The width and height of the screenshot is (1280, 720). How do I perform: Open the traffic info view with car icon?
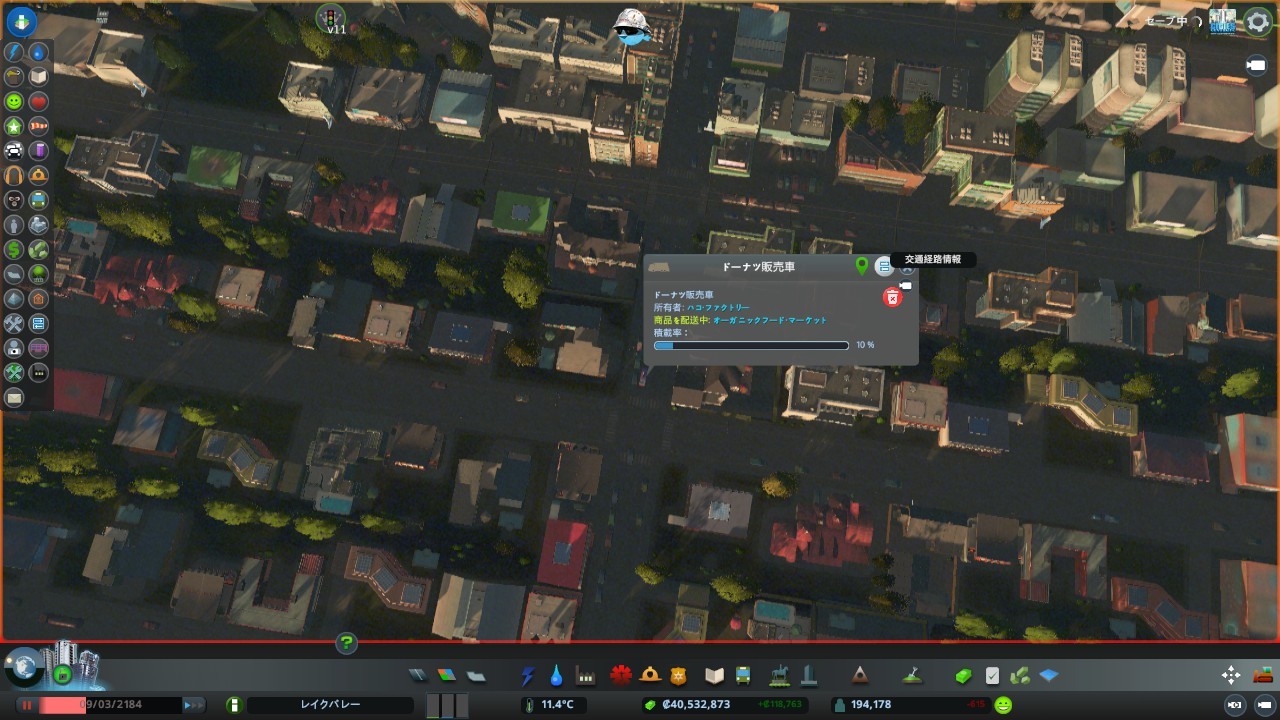pyautogui.click(x=14, y=151)
